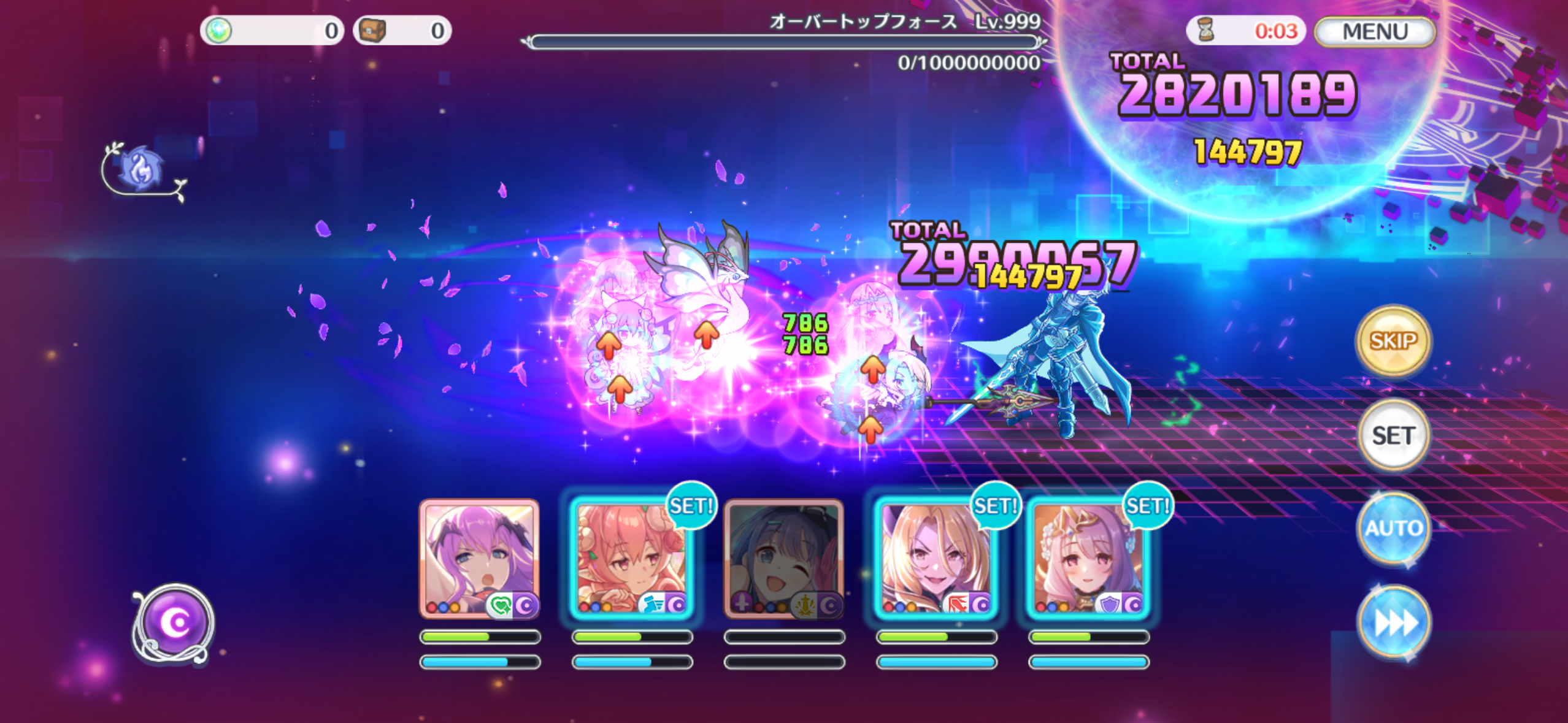Select the pink-haired girl with gold crown
This screenshot has width=1568, height=723.
[x=1088, y=557]
